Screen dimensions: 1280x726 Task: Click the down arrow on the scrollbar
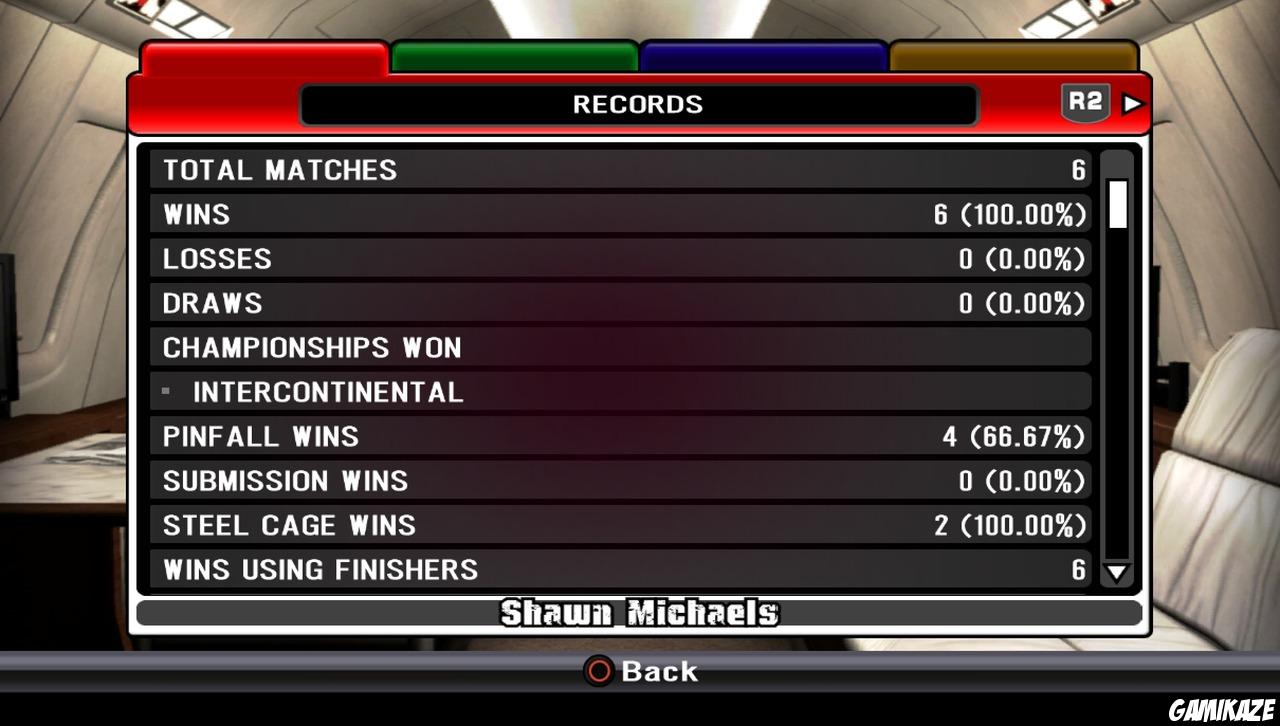[1117, 572]
